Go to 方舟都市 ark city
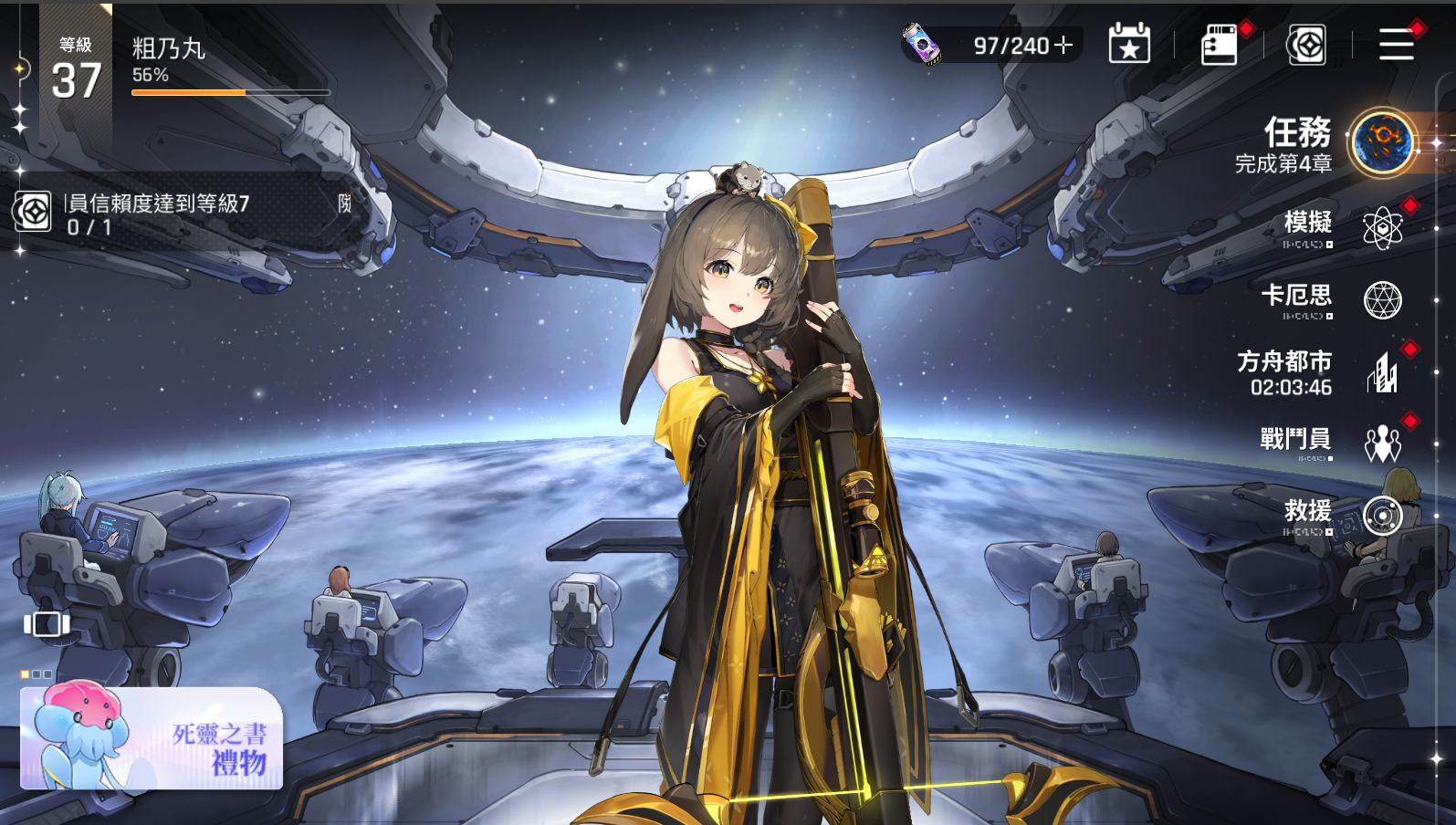This screenshot has height=825, width=1456. pos(1382,373)
